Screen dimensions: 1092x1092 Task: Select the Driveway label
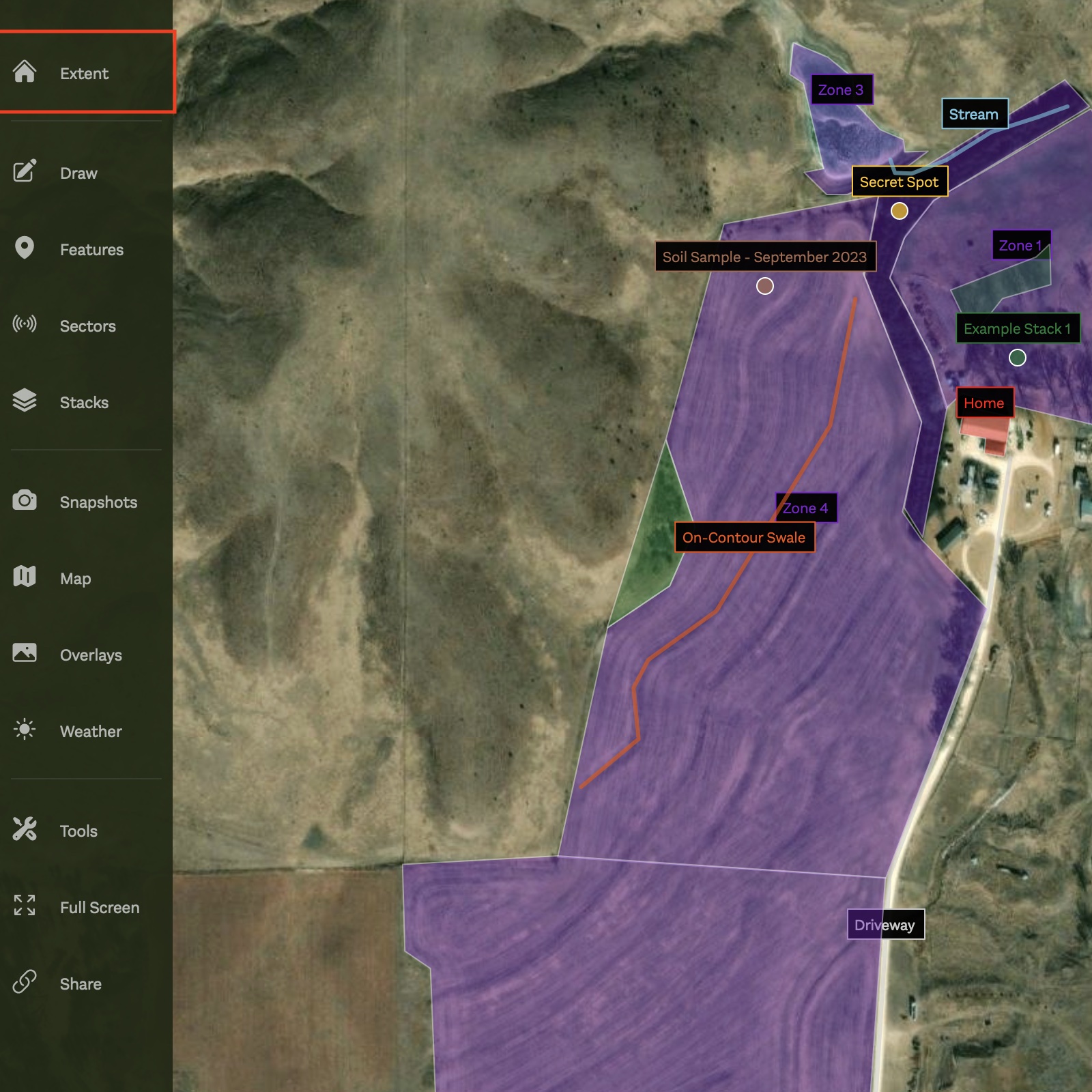[x=885, y=925]
